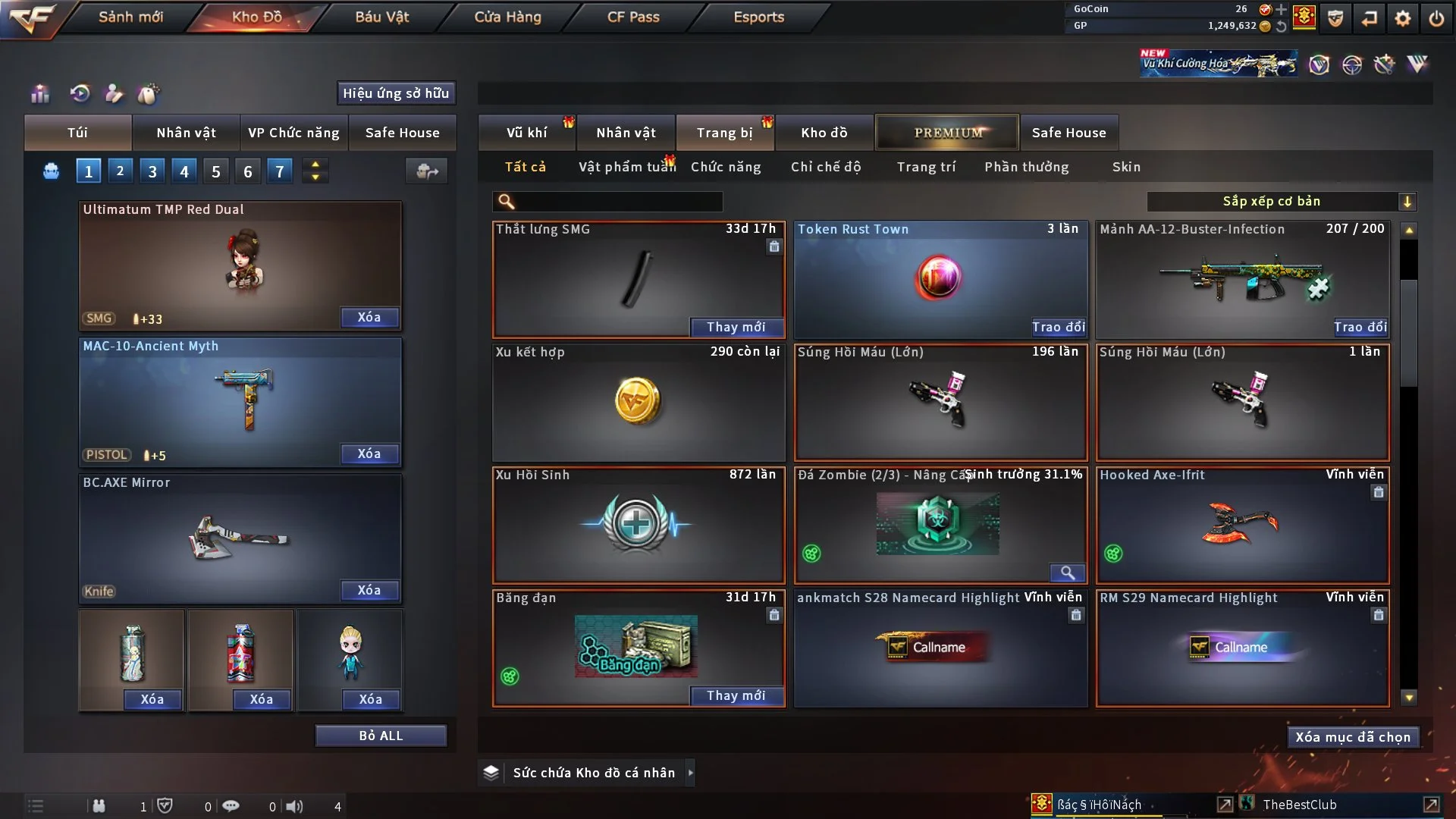The width and height of the screenshot is (1456, 819).
Task: Switch to bag page 2
Action: (x=120, y=171)
